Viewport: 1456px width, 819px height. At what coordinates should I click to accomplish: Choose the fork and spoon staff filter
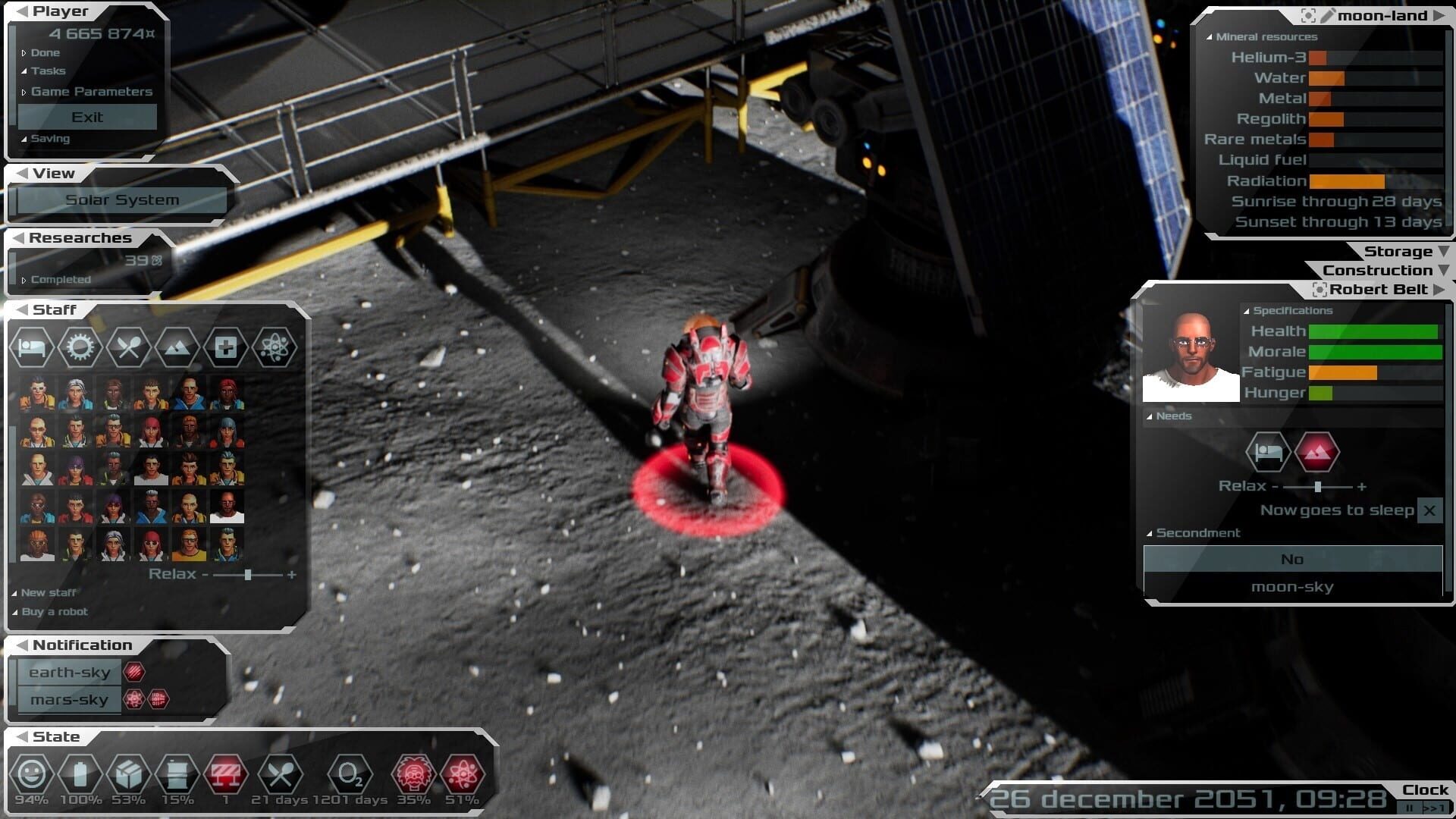(128, 348)
